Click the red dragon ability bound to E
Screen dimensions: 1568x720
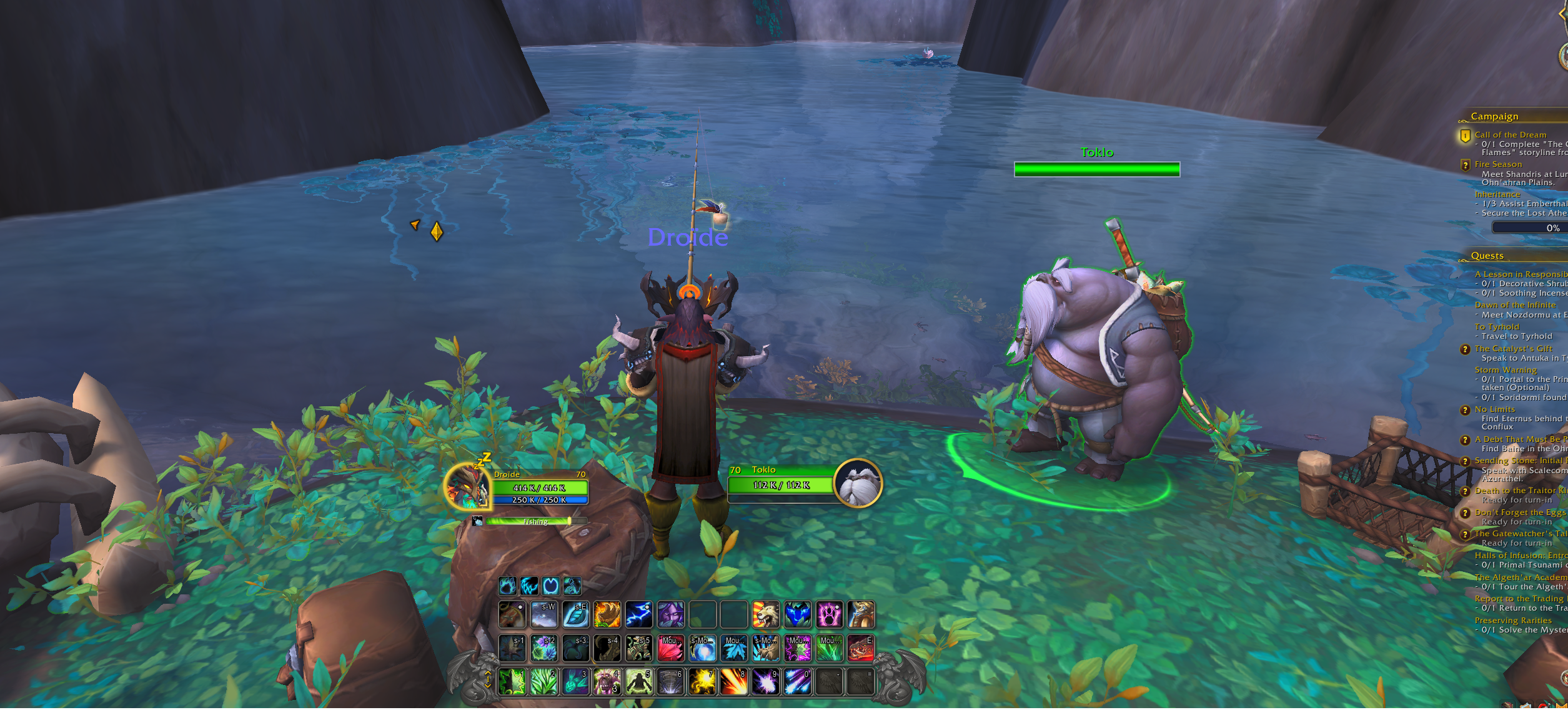click(860, 648)
